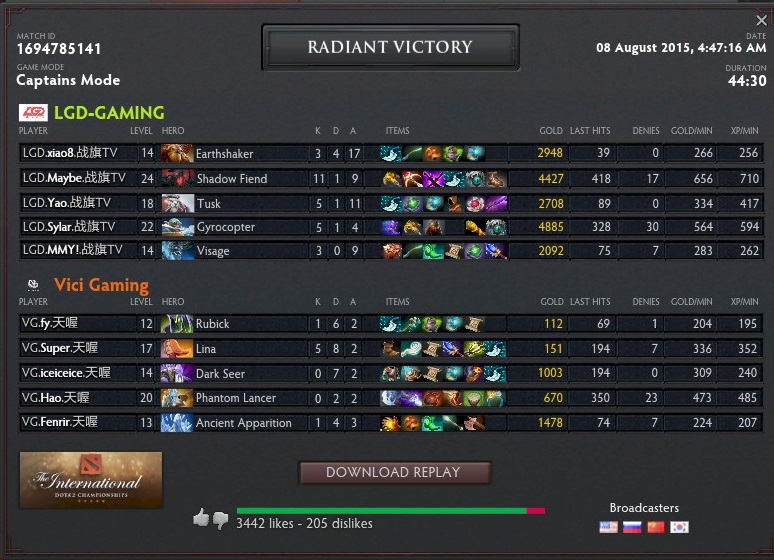The height and width of the screenshot is (560, 774).
Task: Close the match details window
Action: pos(762,21)
